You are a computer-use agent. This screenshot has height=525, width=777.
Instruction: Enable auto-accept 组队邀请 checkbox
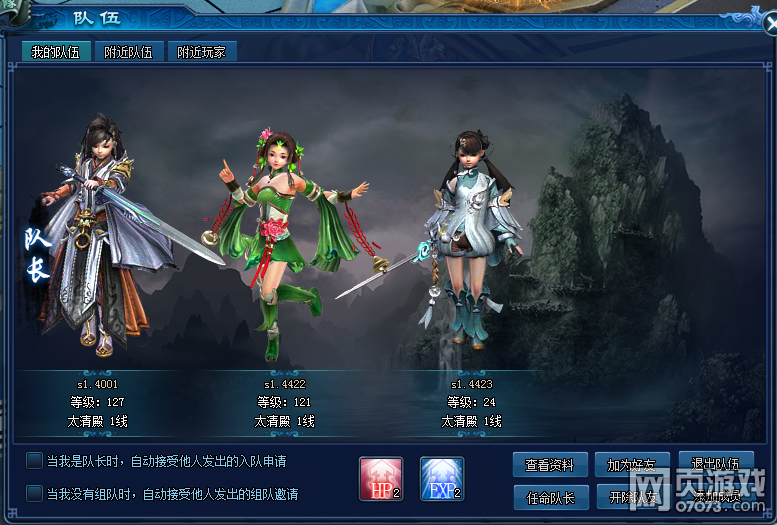(35, 493)
